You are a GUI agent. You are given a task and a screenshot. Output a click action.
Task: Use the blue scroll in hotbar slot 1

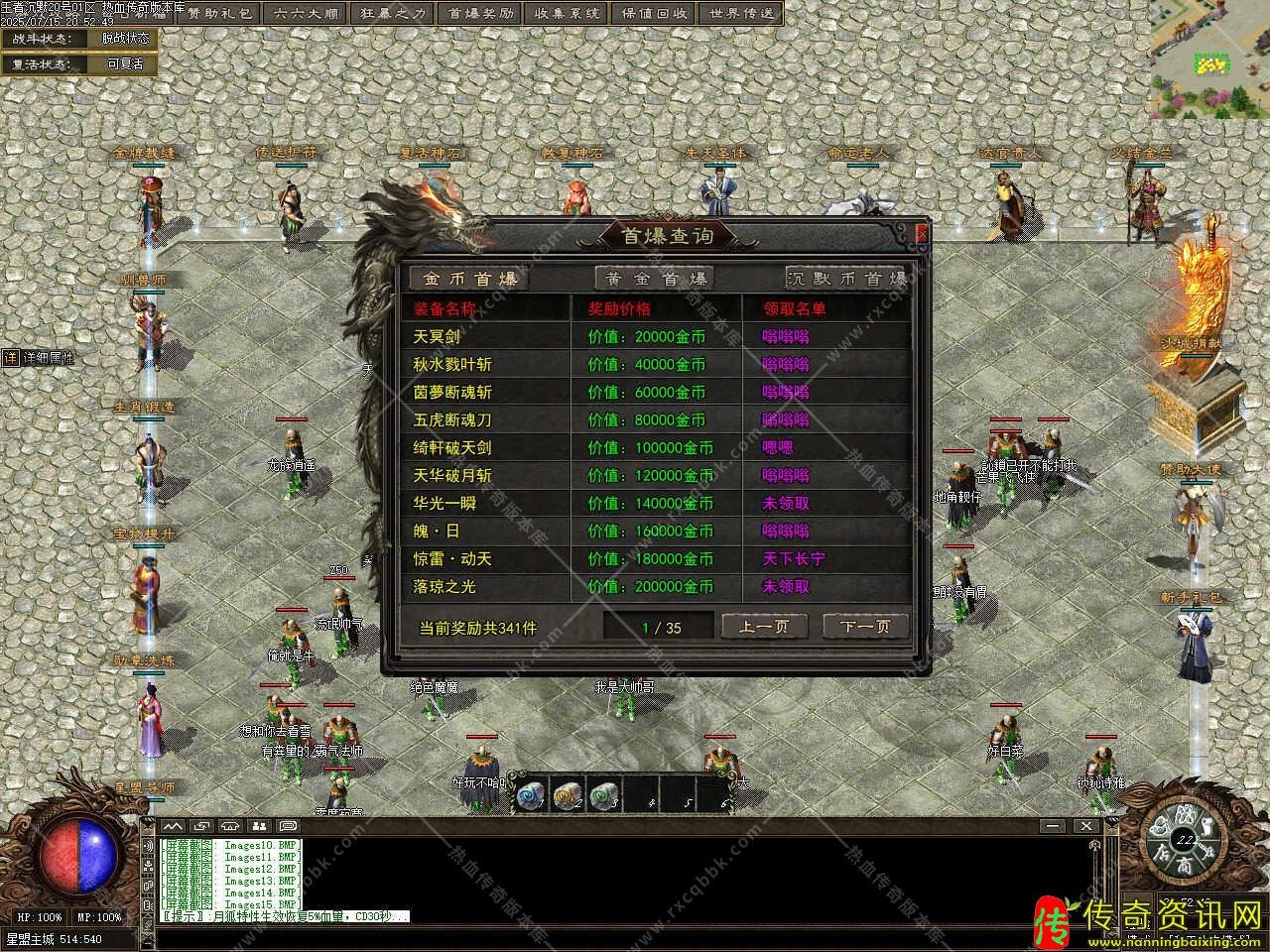point(531,794)
